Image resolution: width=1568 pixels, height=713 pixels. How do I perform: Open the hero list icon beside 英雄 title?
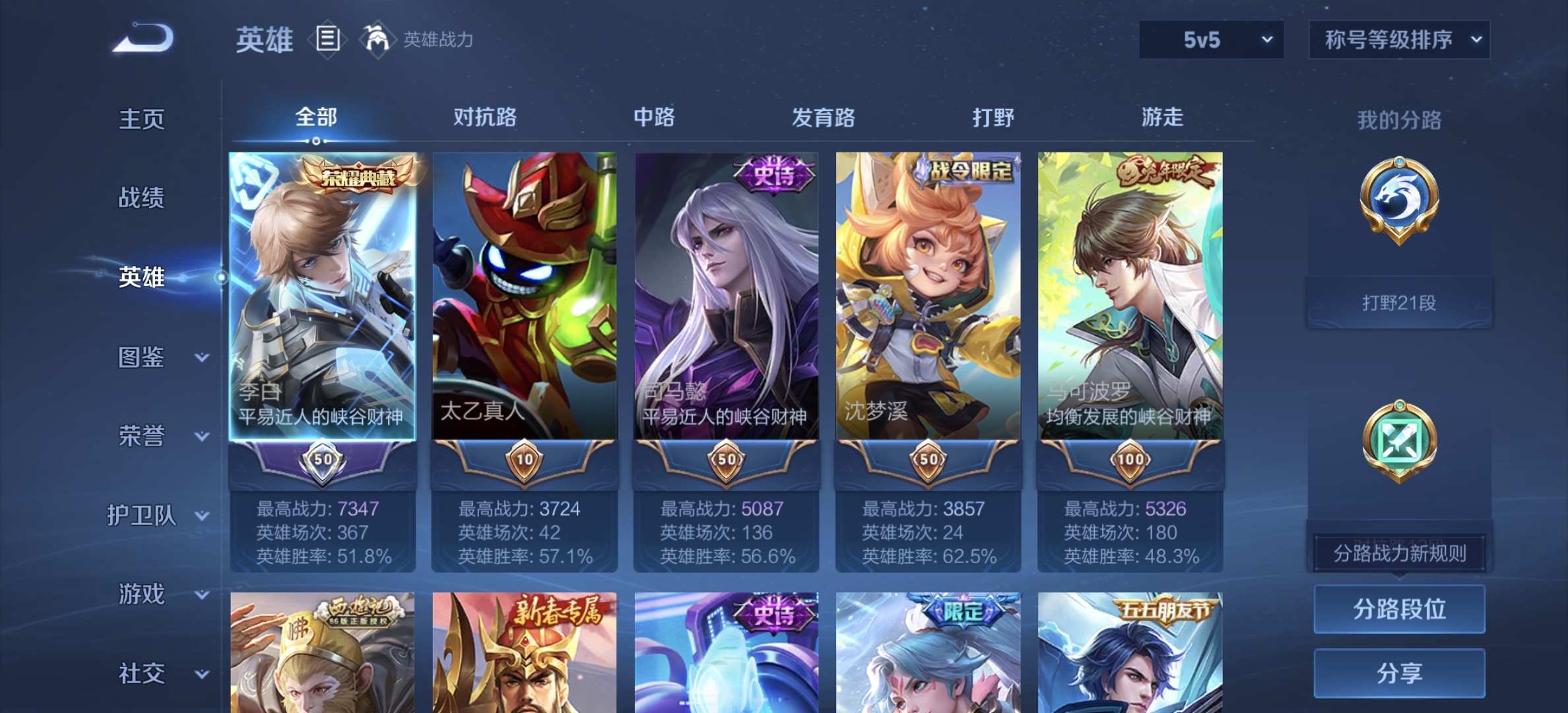click(x=328, y=39)
